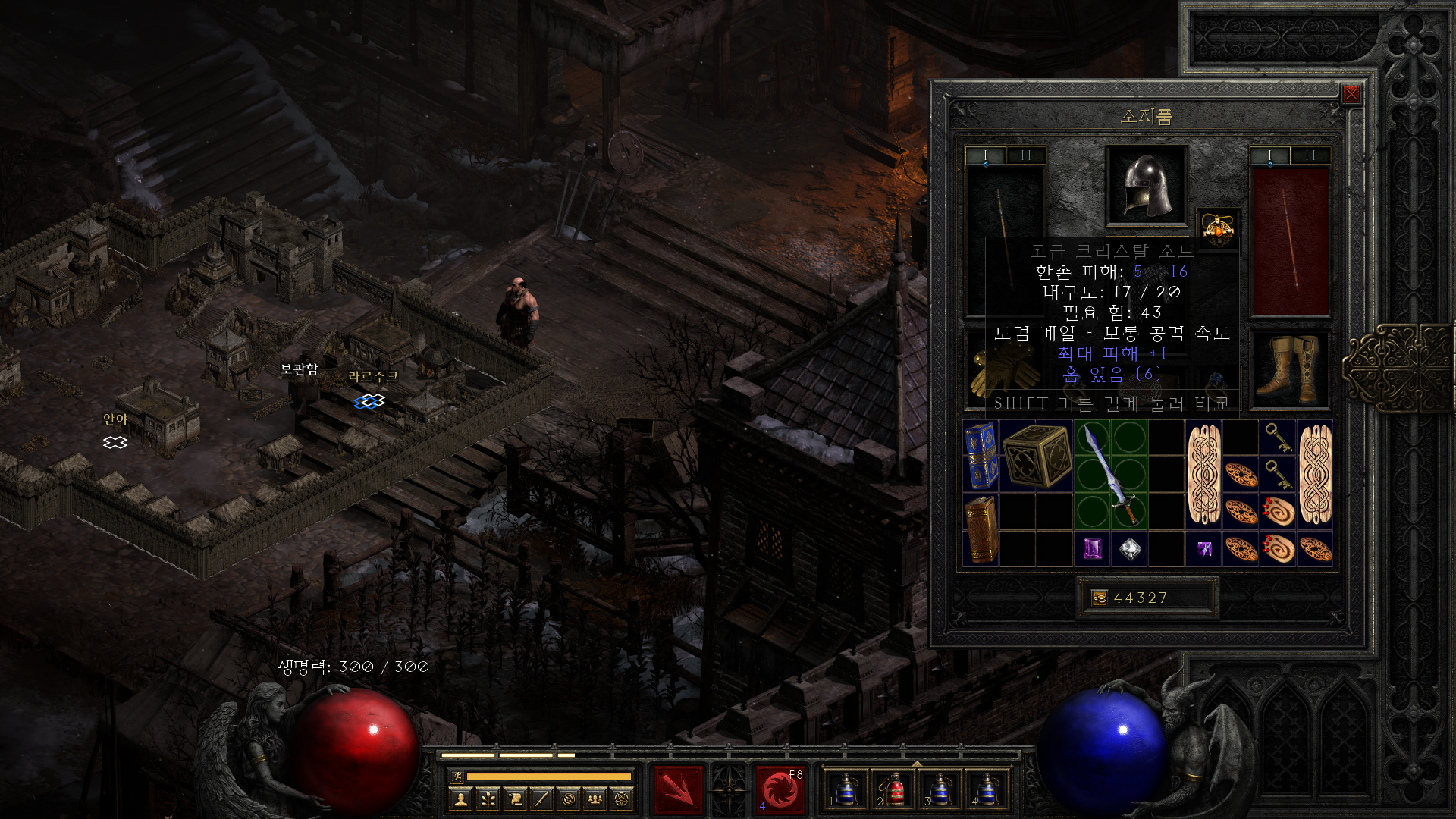Click the gold amount button
The width and height of the screenshot is (1456, 819).
pyautogui.click(x=1100, y=598)
